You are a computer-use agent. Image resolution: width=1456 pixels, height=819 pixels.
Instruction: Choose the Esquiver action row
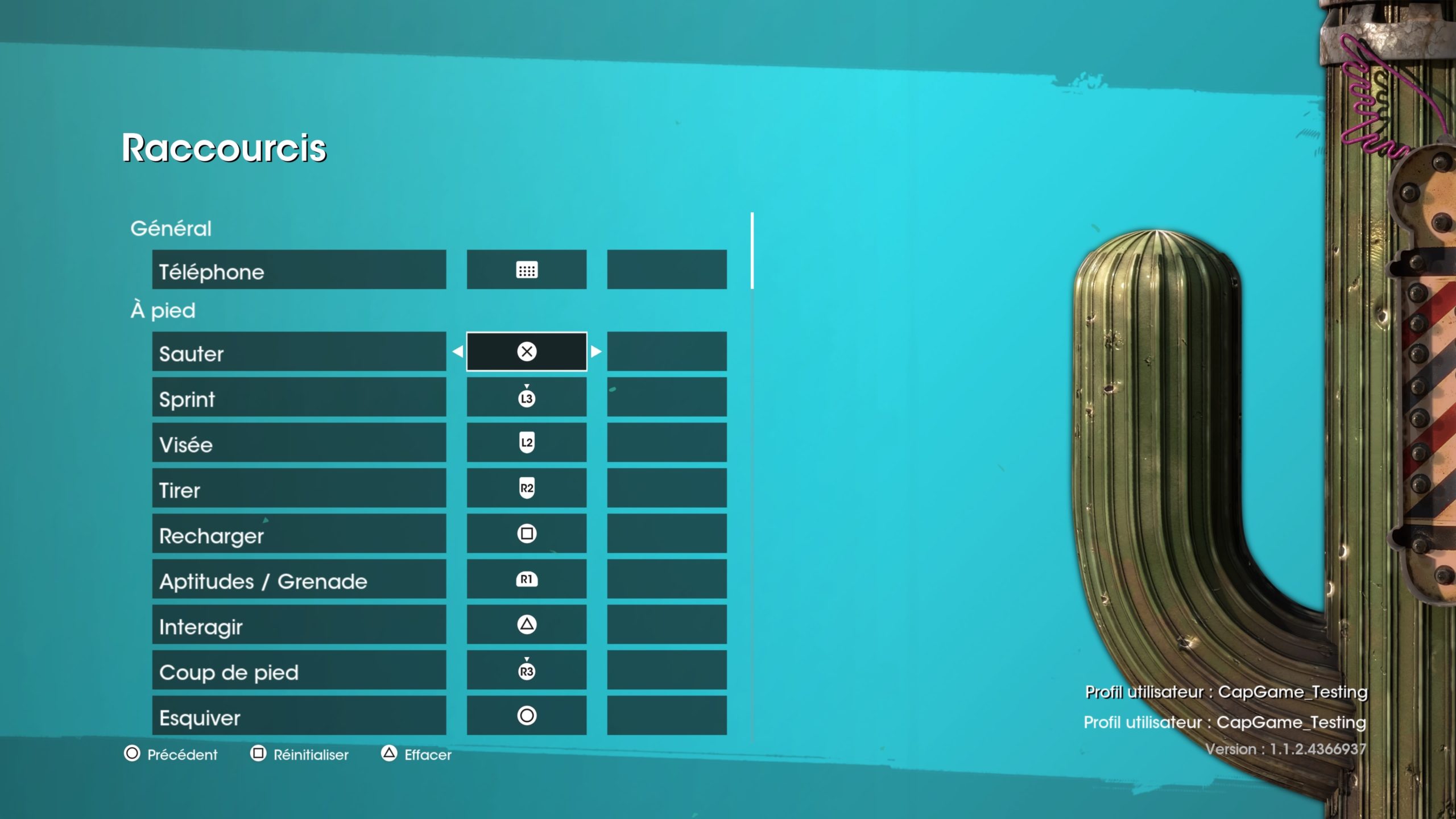[x=299, y=715]
